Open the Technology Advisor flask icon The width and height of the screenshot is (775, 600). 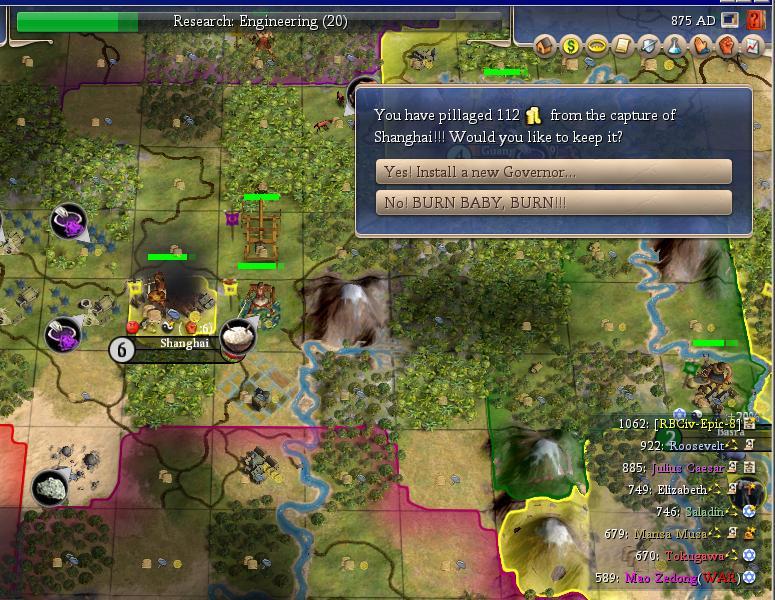click(x=675, y=45)
